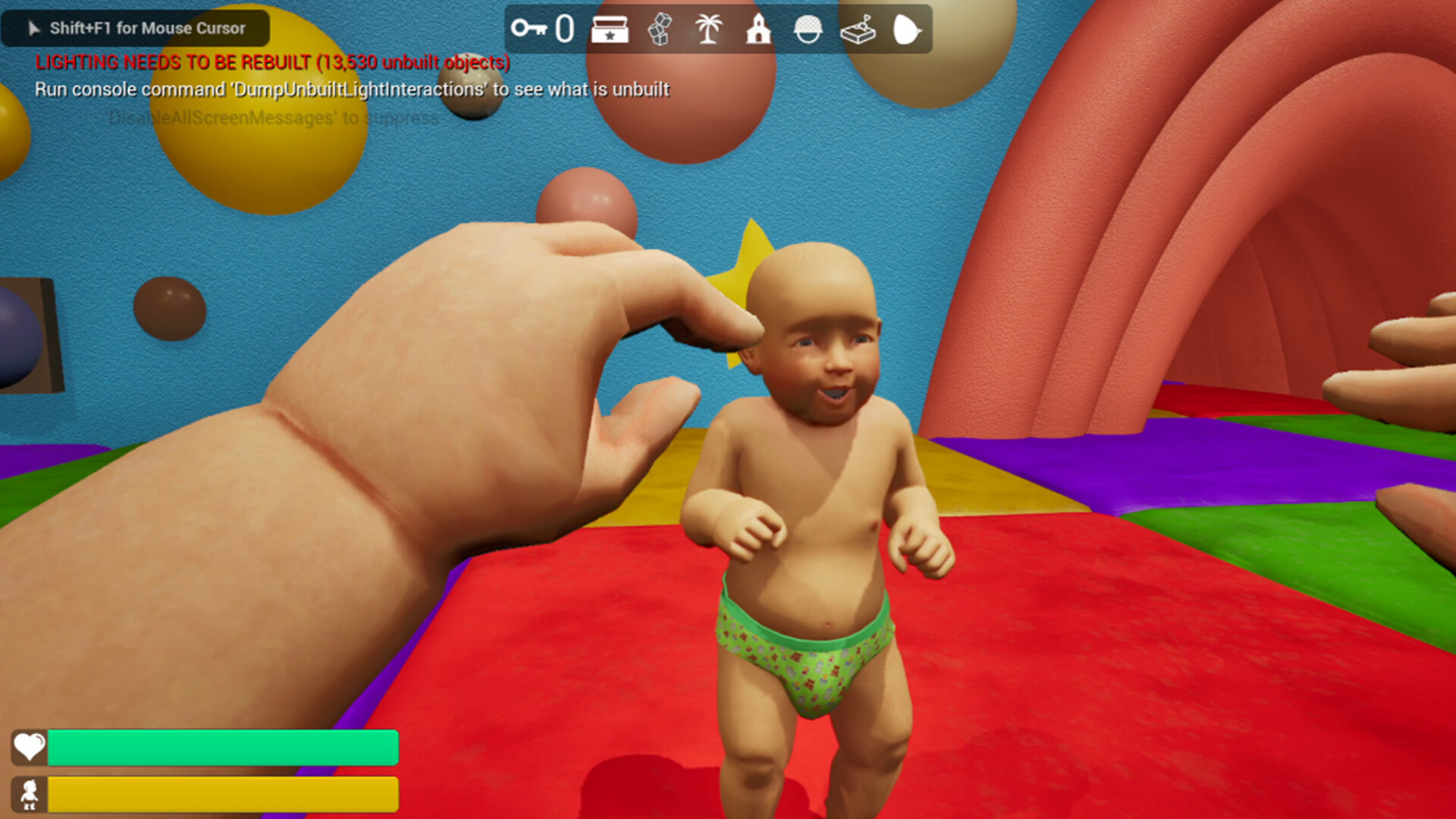This screenshot has width=1456, height=819.
Task: Click the palm tree icon in the toolbar
Action: (709, 30)
